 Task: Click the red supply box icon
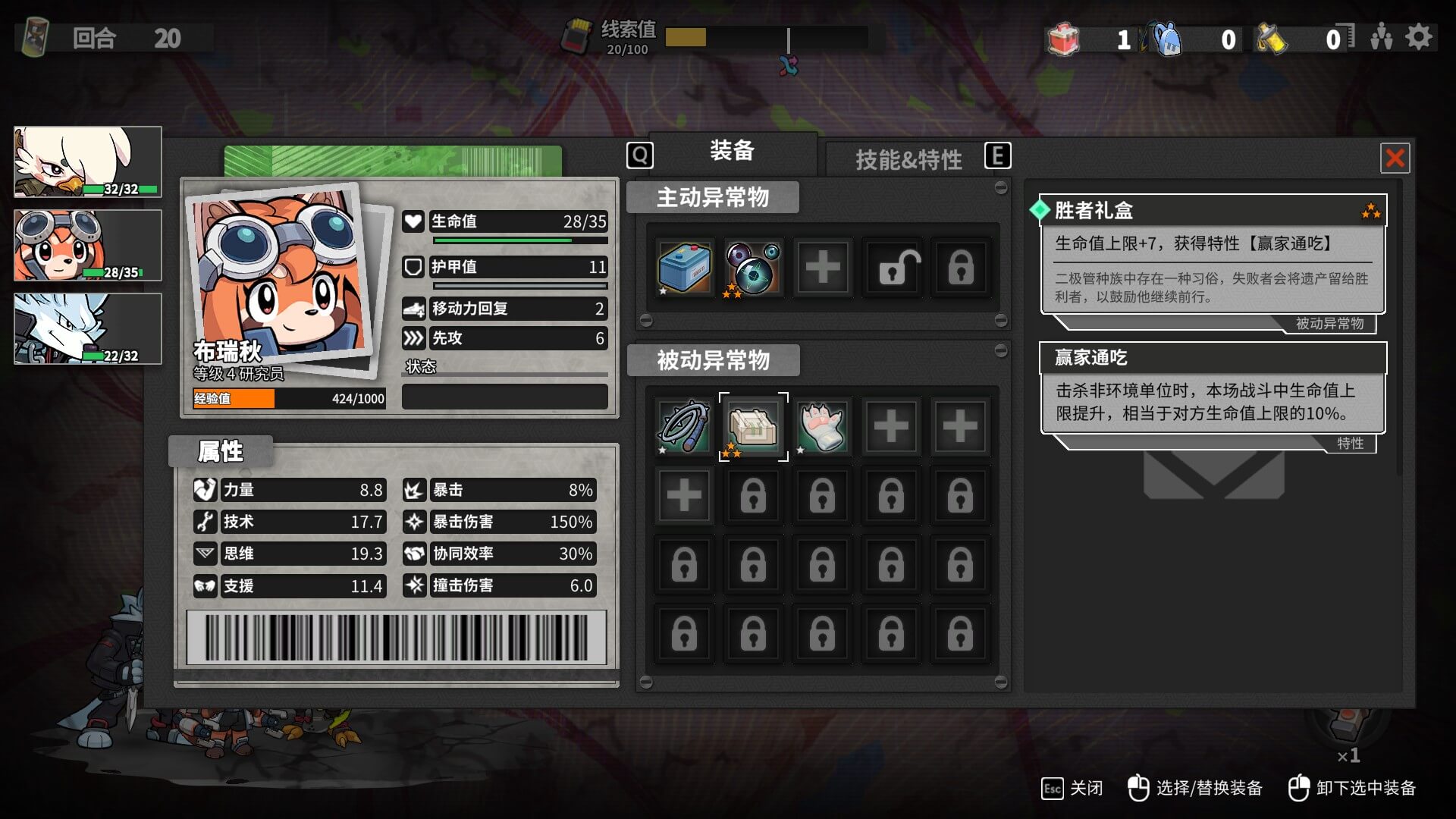tap(1063, 39)
